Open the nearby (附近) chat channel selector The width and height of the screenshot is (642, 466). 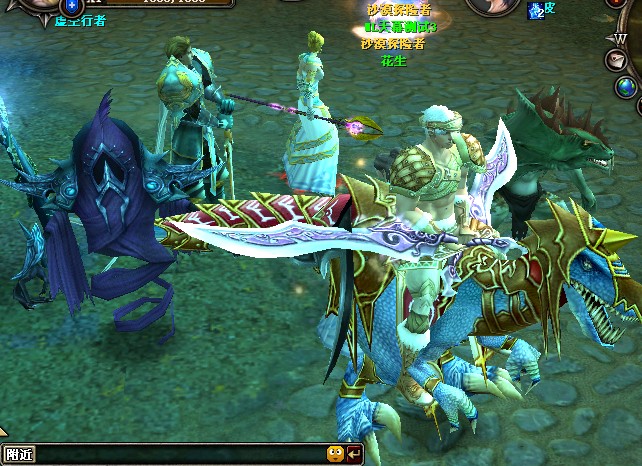[x=20, y=455]
